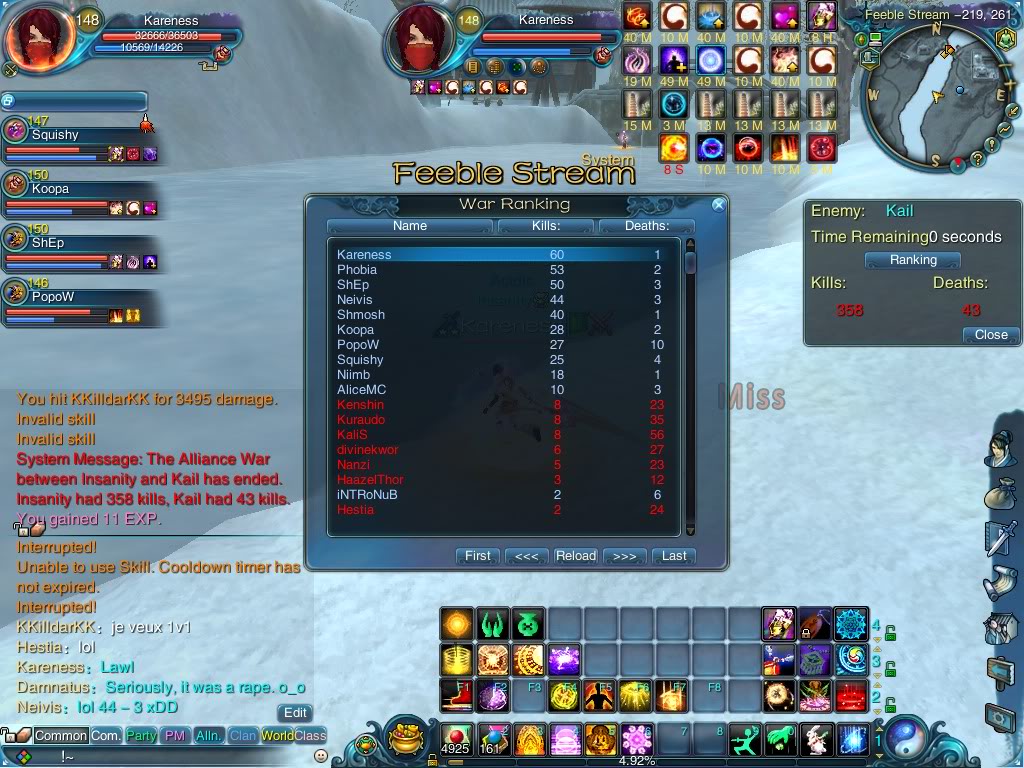Use the red potion with 4925 count
The width and height of the screenshot is (1024, 768).
[x=456, y=738]
